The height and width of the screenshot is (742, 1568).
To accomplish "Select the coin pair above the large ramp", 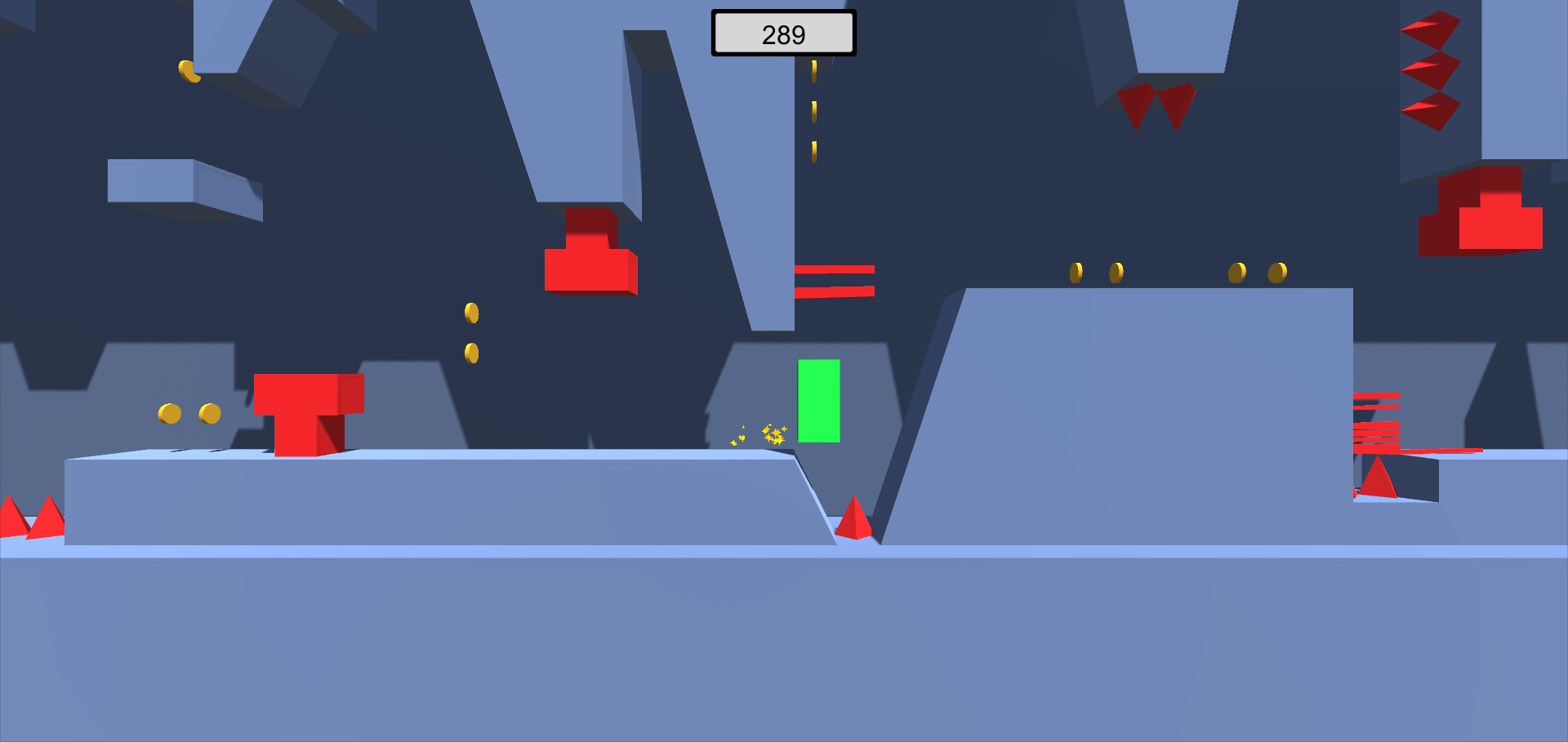I will pyautogui.click(x=1096, y=271).
